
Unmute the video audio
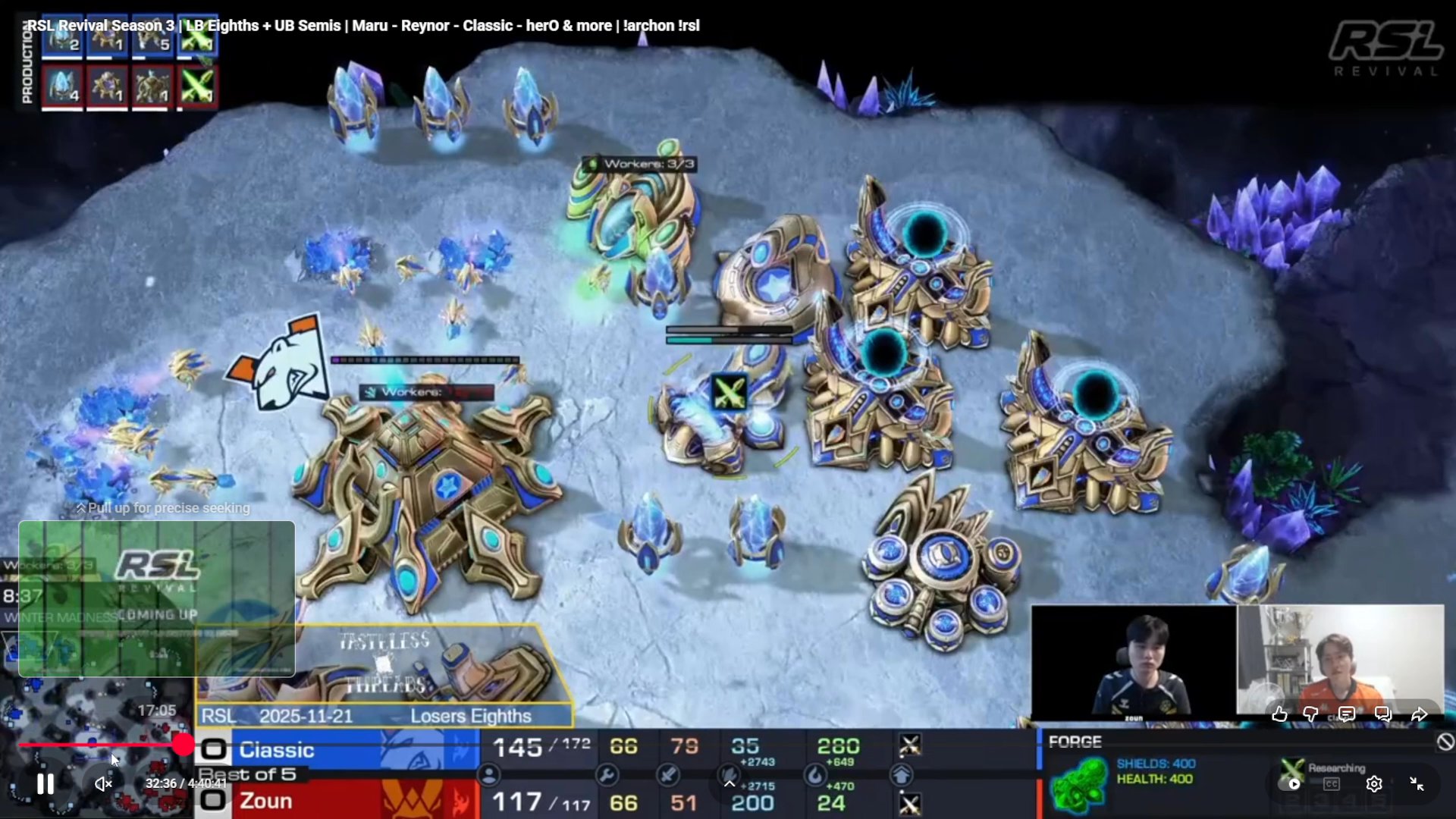(x=103, y=784)
